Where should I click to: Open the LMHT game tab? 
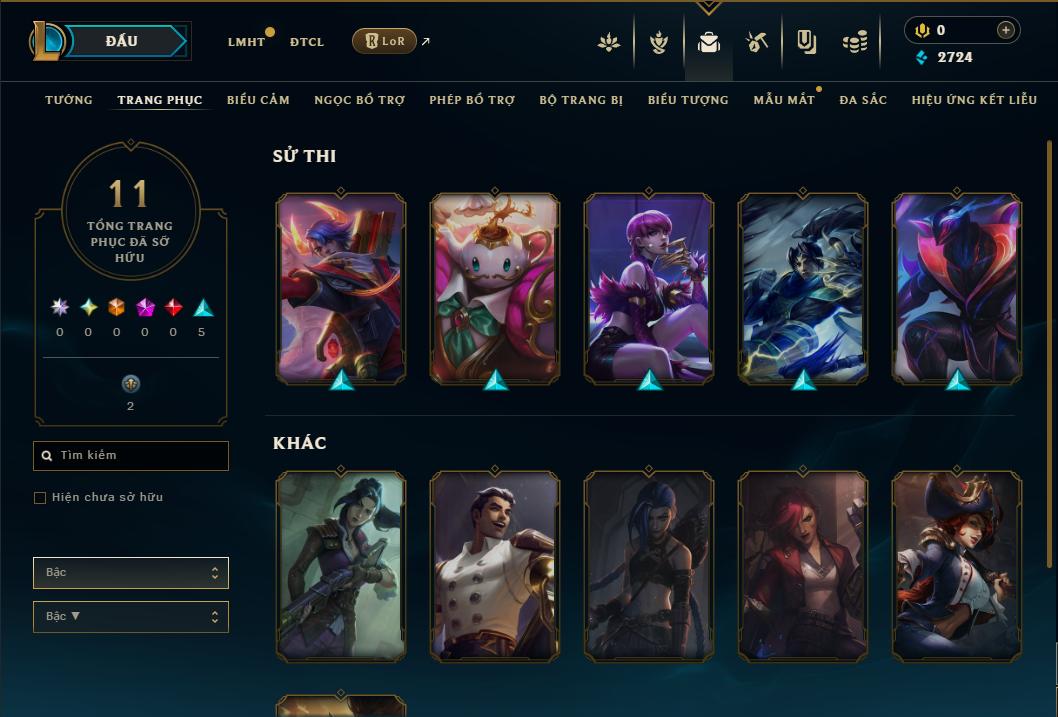point(246,42)
